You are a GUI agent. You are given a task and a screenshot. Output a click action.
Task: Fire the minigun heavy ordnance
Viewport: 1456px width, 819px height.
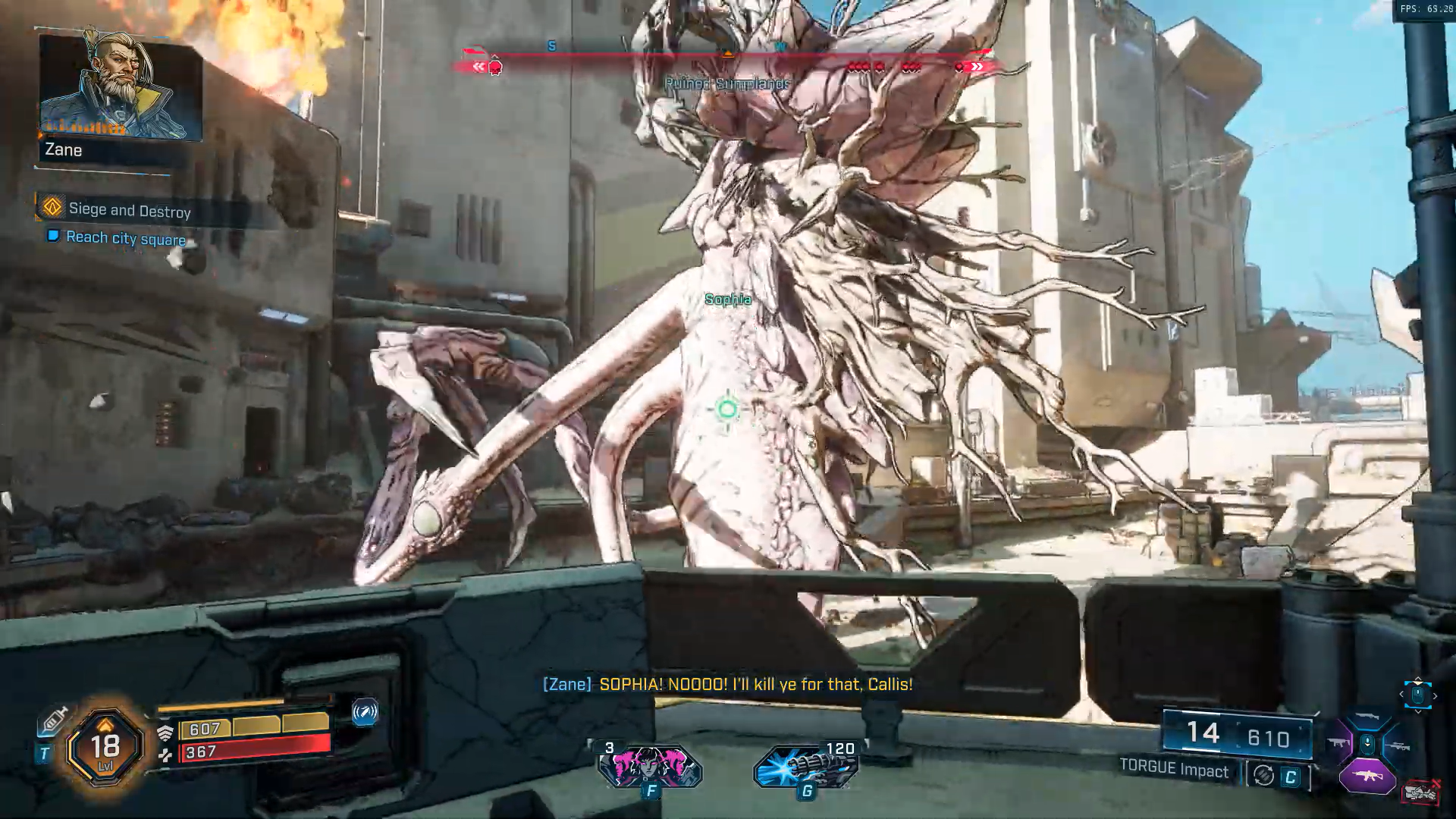click(x=807, y=766)
